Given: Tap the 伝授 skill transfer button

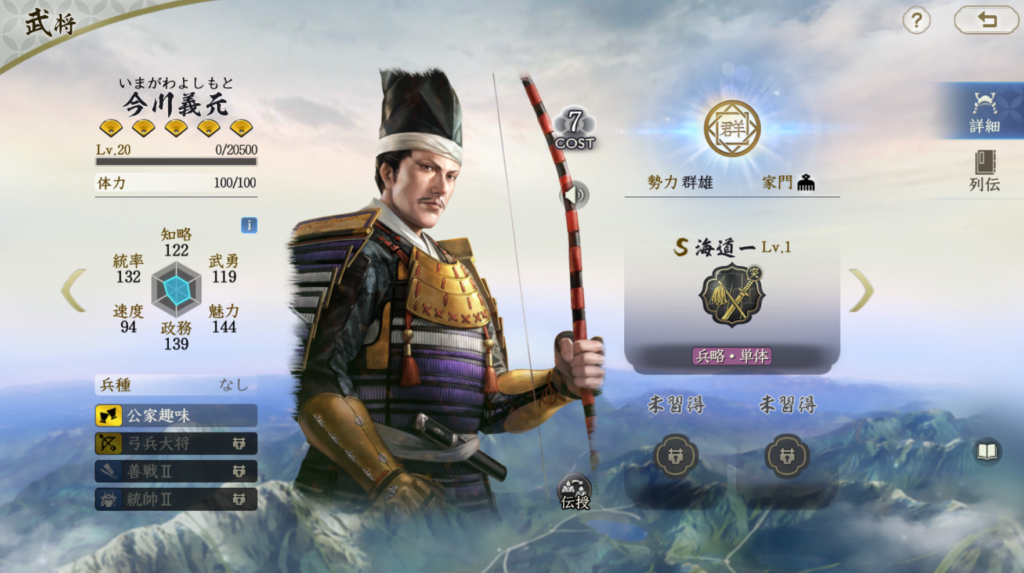Looking at the screenshot, I should (574, 491).
